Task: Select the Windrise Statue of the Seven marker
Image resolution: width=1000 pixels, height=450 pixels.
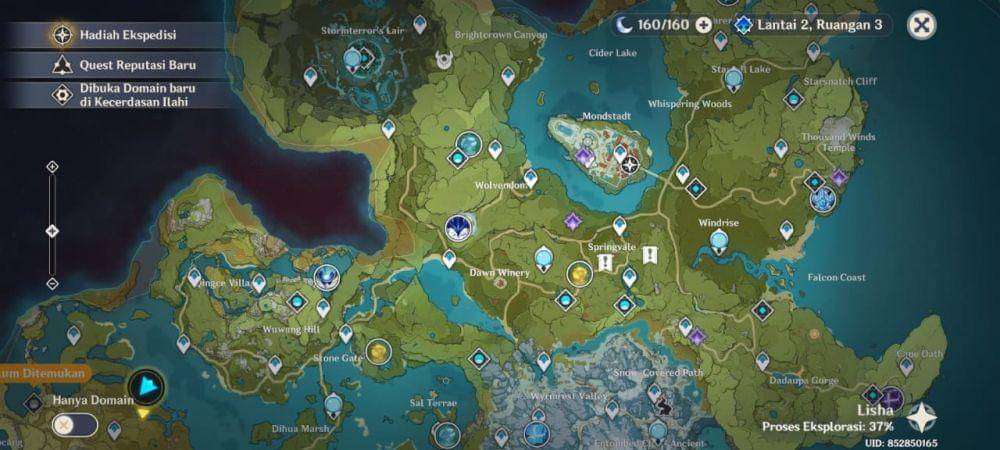Action: point(718,241)
